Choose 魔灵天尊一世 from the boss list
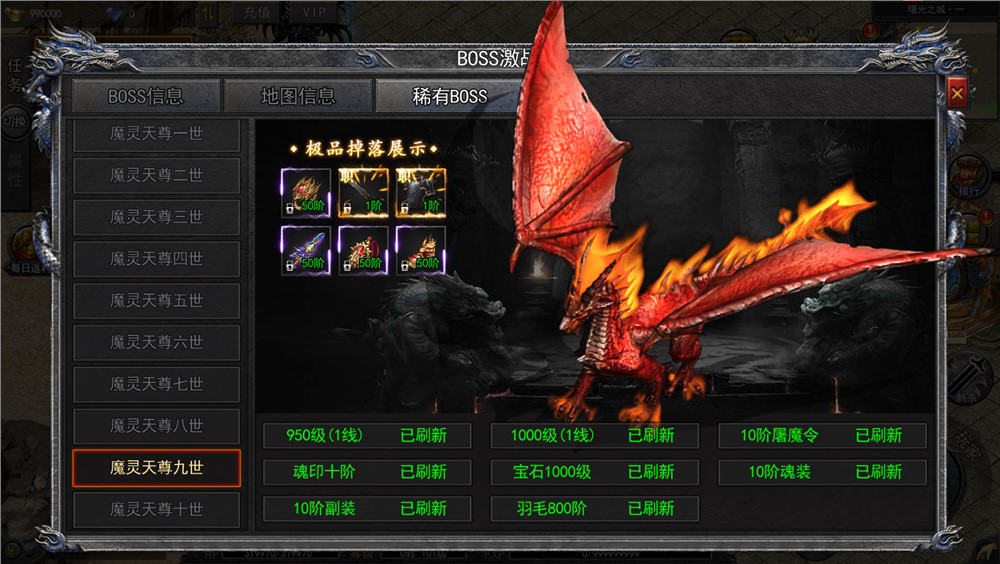Screen dimensions: 1000x564 click(156, 134)
